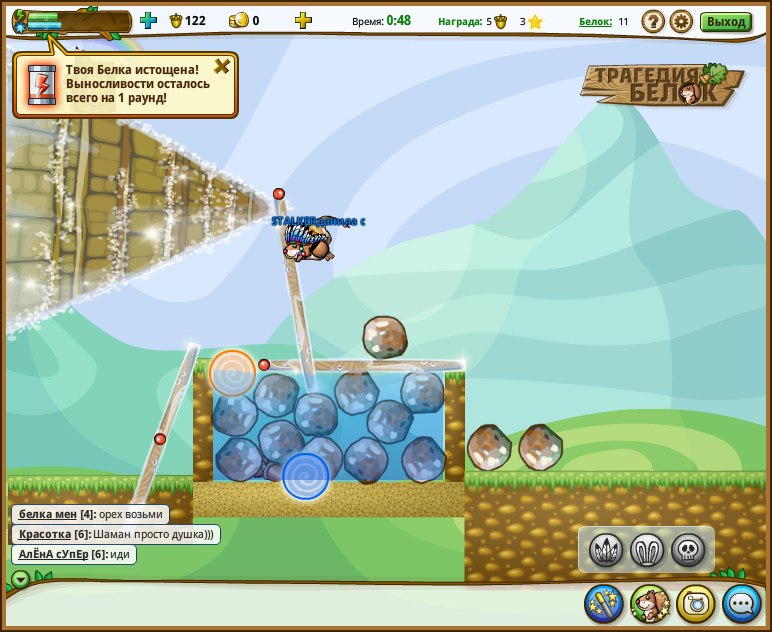The image size is (772, 632).
Task: Open the magic wand button
Action: 604,603
